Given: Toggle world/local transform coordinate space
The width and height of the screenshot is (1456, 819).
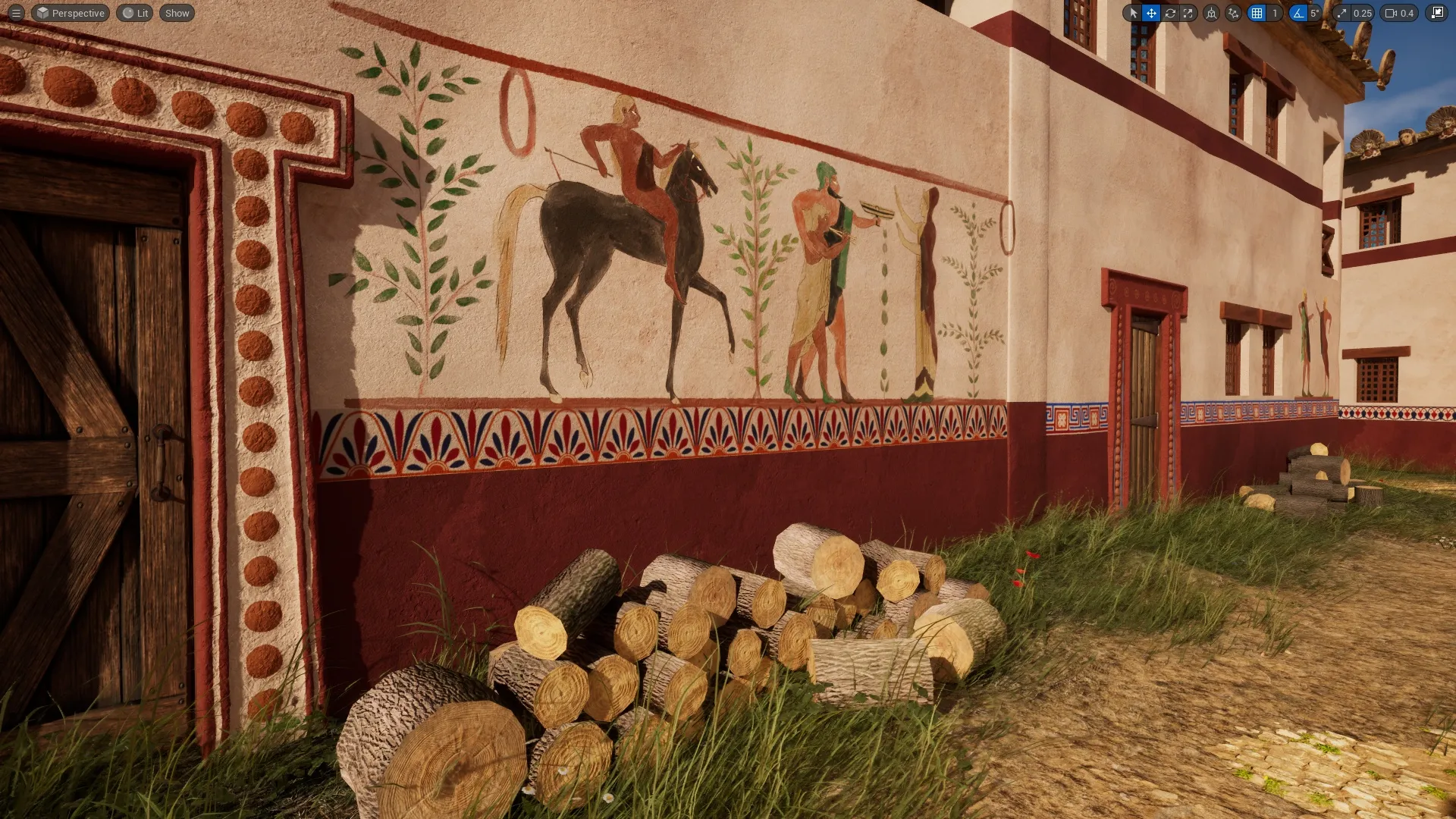Looking at the screenshot, I should pyautogui.click(x=1212, y=13).
